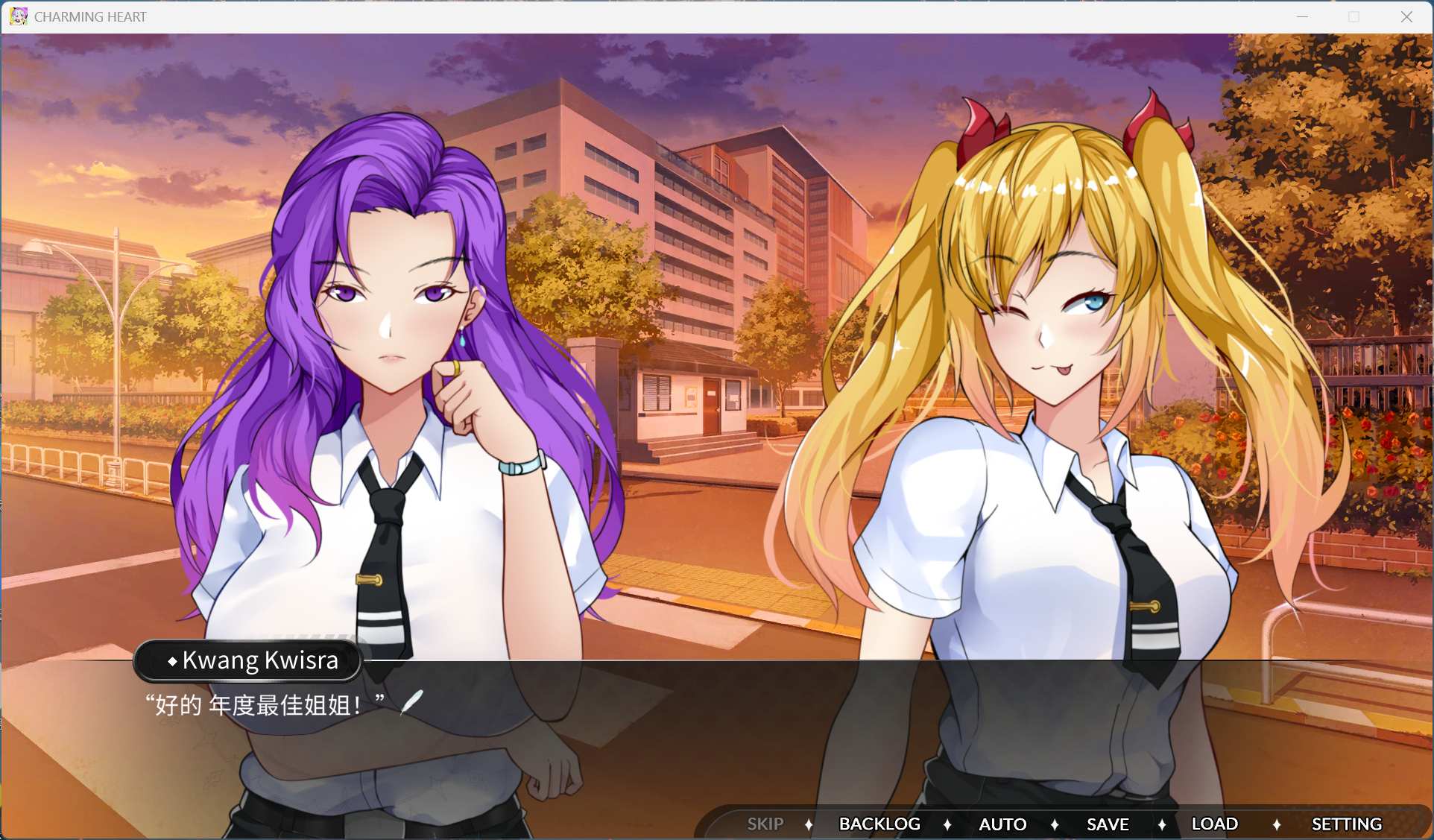Click the diamond separator between BACKLOG and AUTO

click(x=948, y=824)
